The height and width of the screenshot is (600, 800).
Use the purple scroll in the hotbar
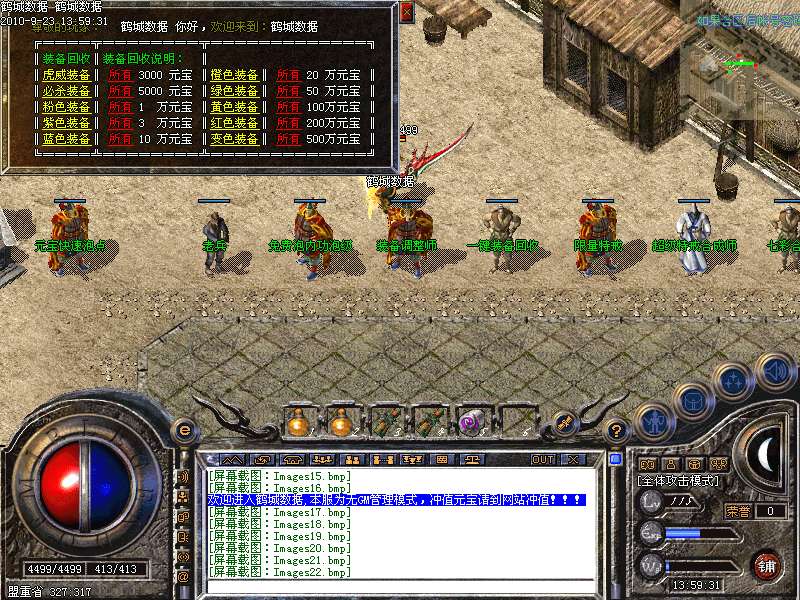470,423
